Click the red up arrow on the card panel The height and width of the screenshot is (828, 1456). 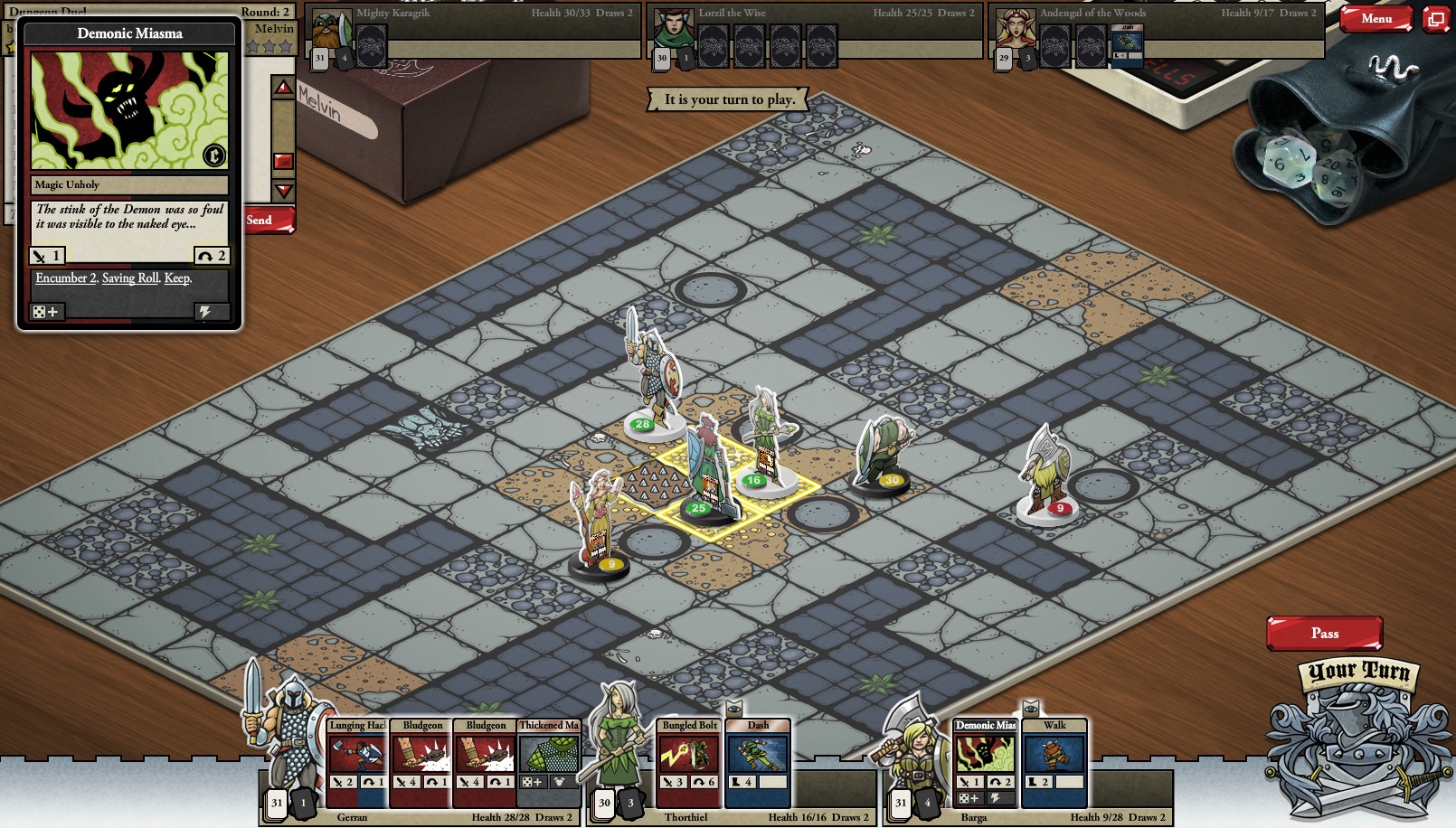(283, 89)
